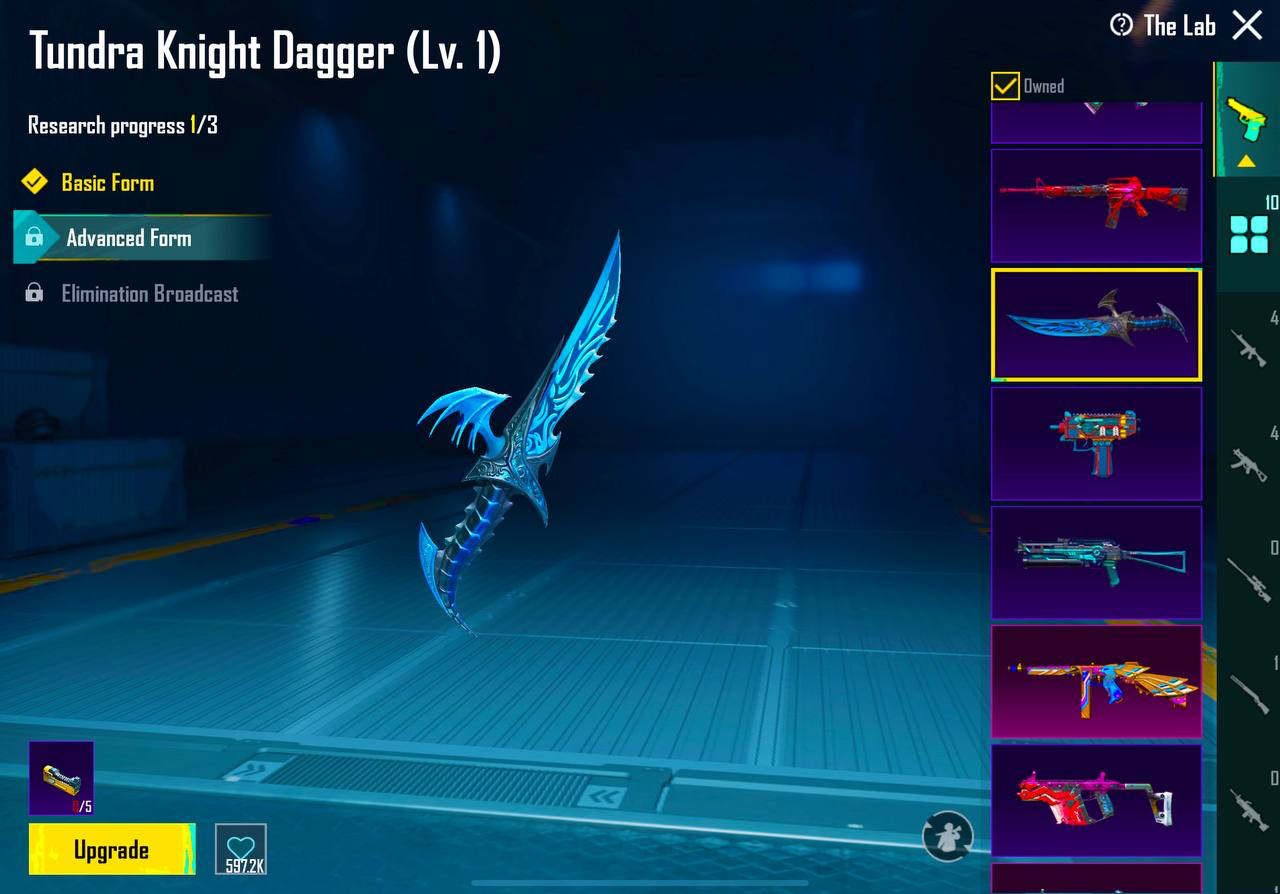Select the winged orange-blue gun skin thumbnail

(1096, 681)
